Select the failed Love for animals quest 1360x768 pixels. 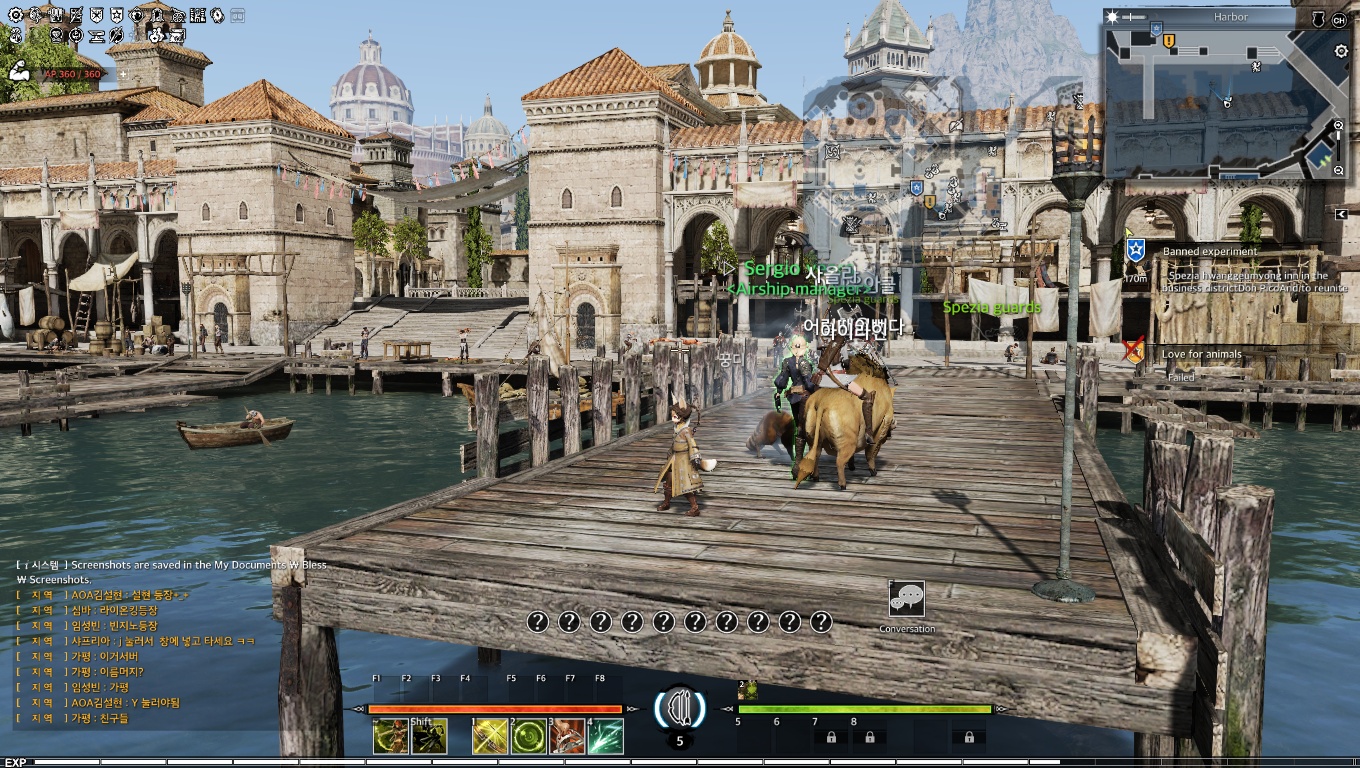tap(1201, 354)
